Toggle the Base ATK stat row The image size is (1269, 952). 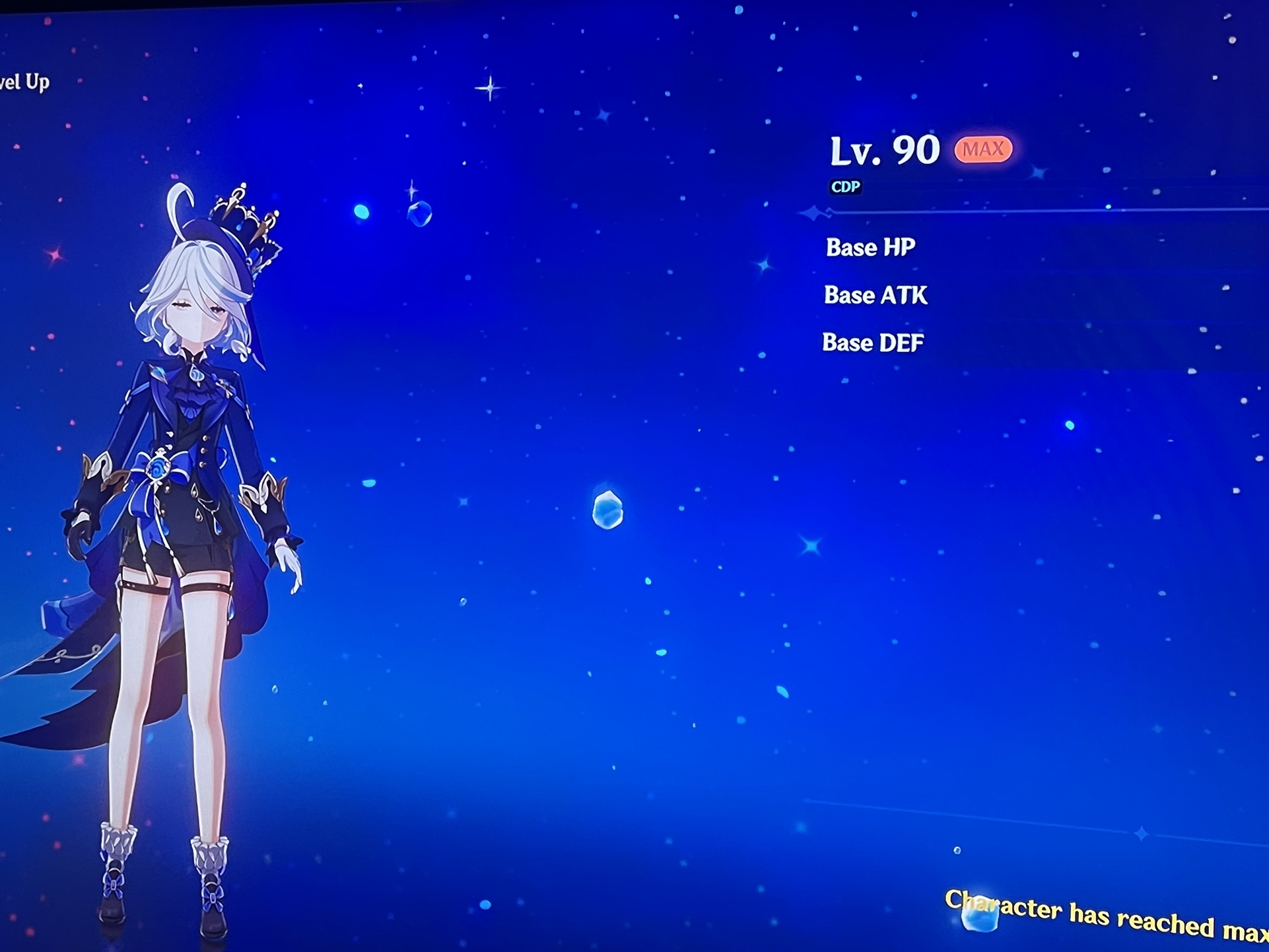(x=875, y=296)
